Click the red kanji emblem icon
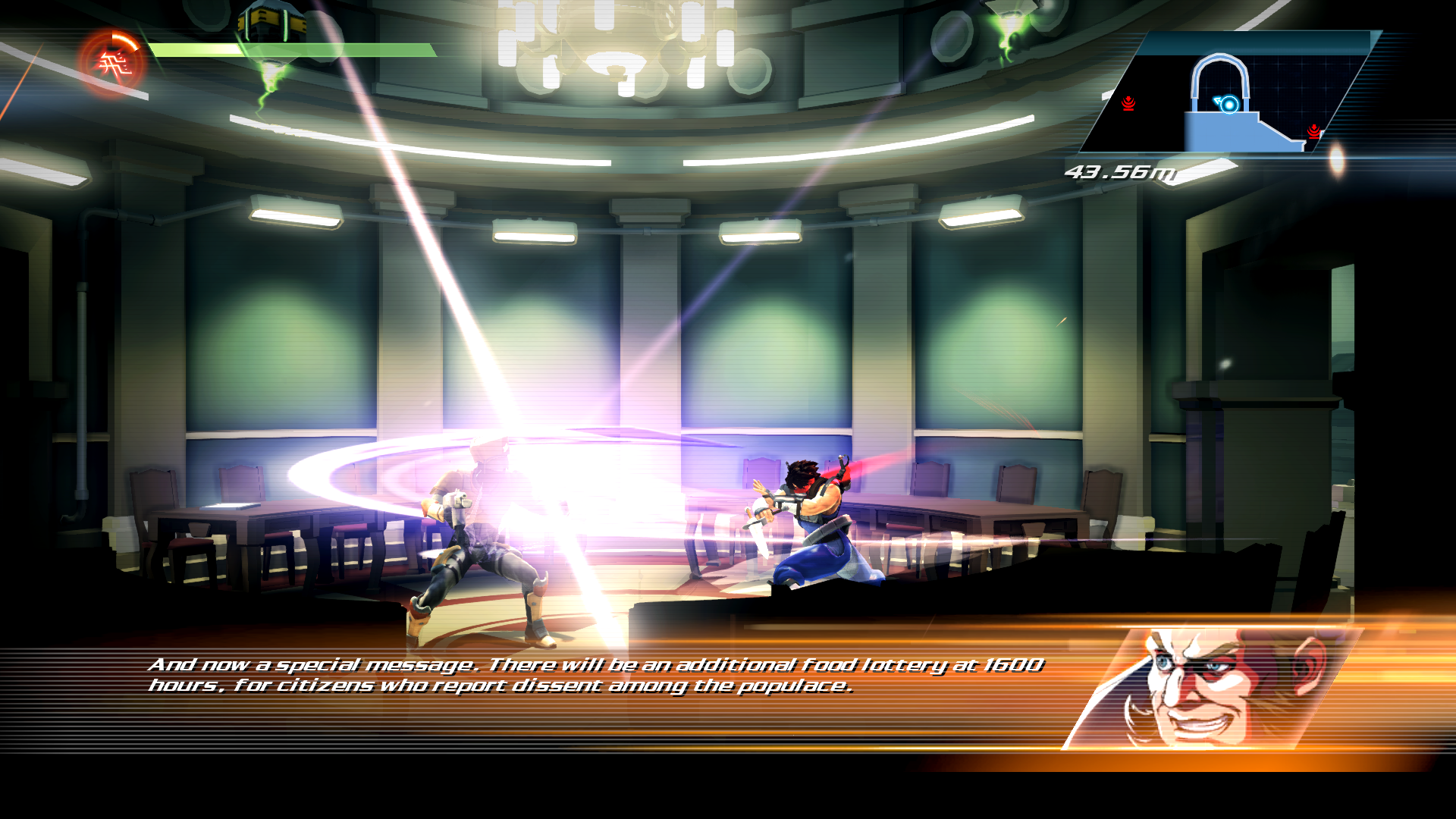Viewport: 1456px width, 819px height. click(112, 64)
